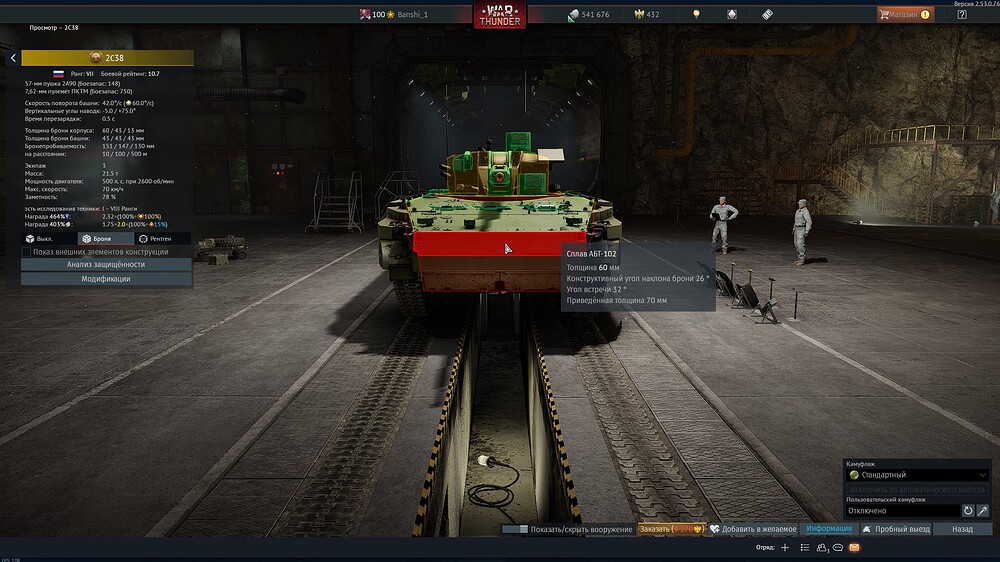The width and height of the screenshot is (1000, 562).
Task: Open the orange mail envelope icon
Action: (x=854, y=548)
